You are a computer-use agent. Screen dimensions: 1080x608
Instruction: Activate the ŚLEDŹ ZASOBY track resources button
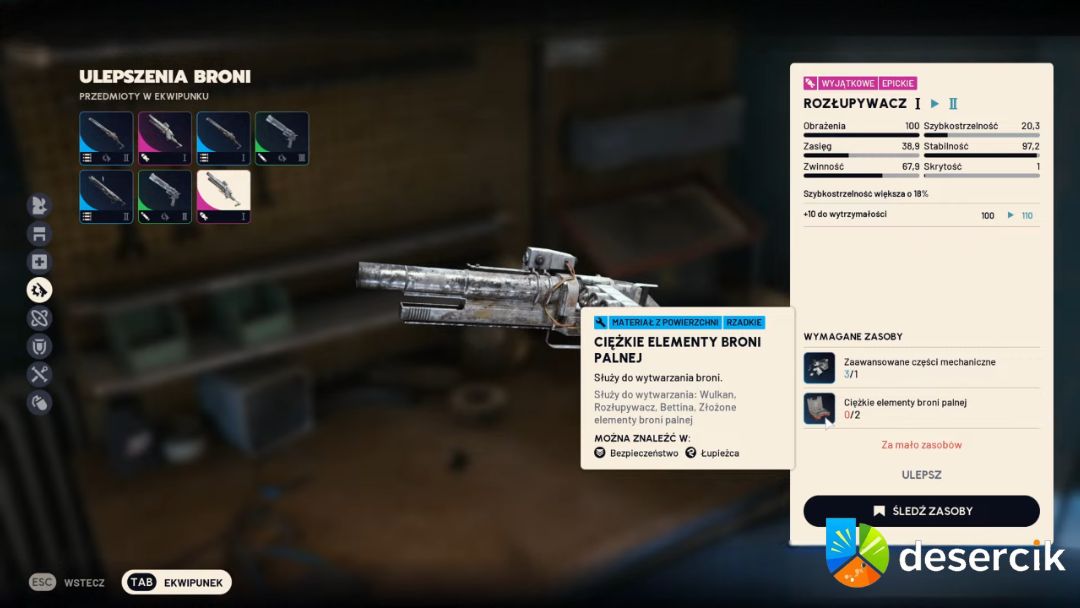pyautogui.click(x=921, y=511)
